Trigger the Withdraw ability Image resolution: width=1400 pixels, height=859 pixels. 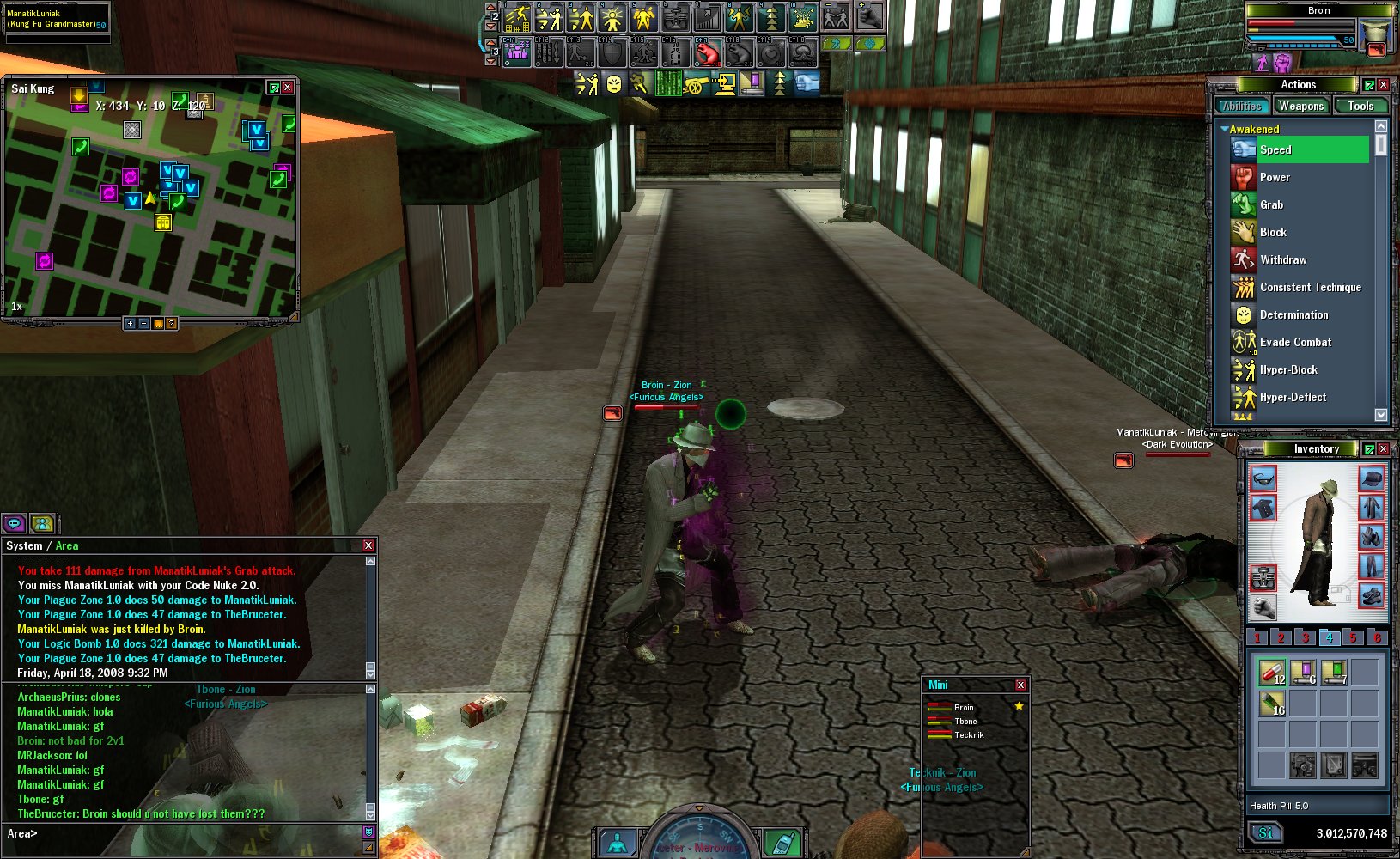[x=1283, y=259]
